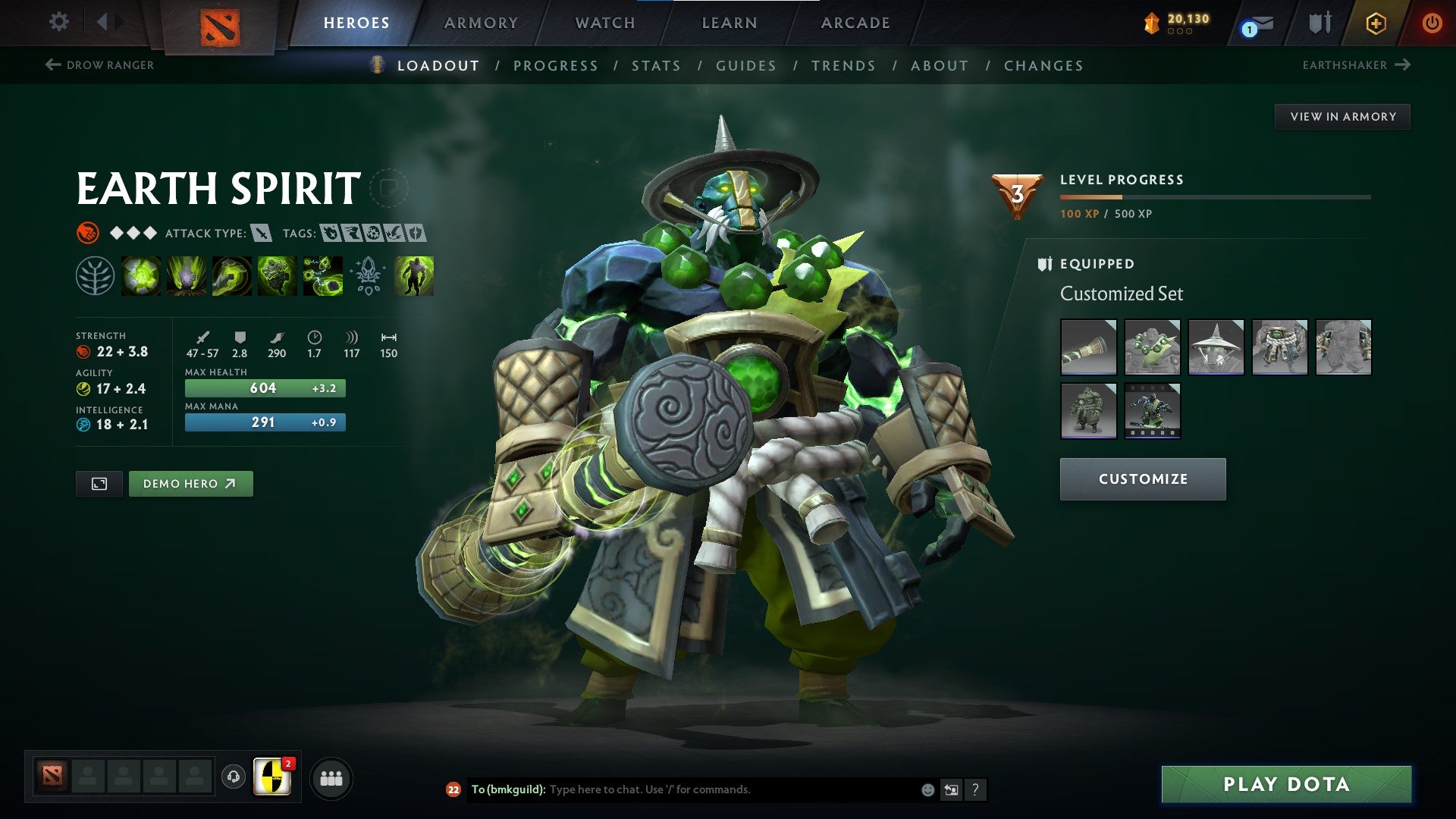Click the DEMO HERO button
The image size is (1456, 819).
[190, 483]
